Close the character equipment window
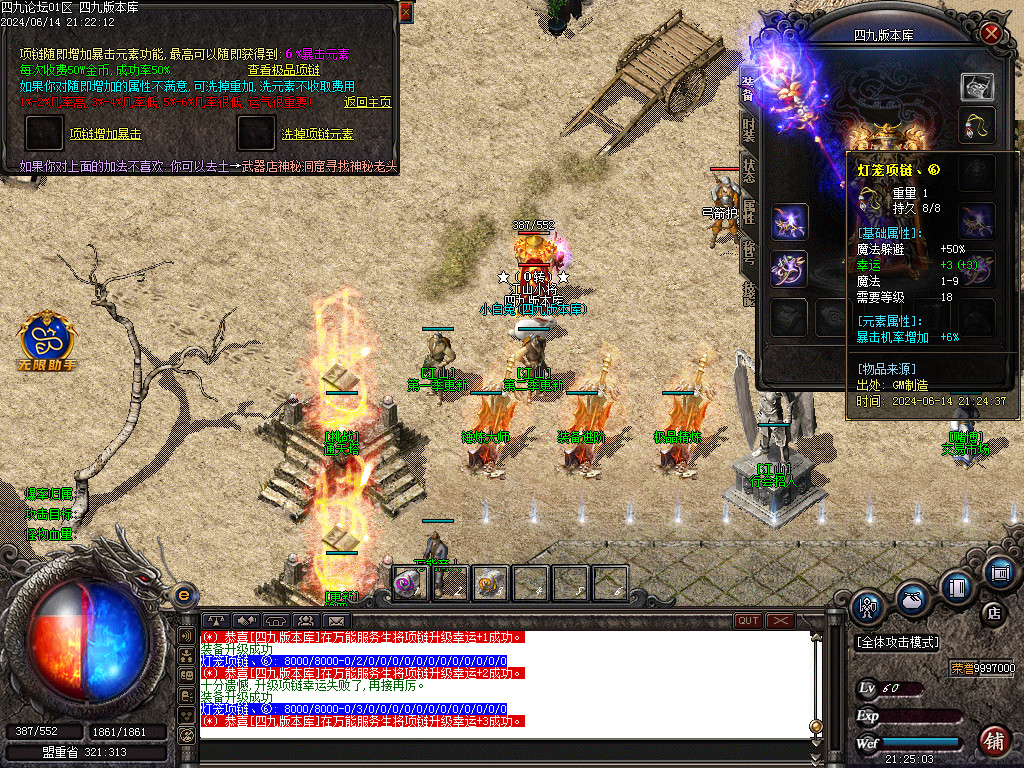The image size is (1024, 768). (991, 33)
